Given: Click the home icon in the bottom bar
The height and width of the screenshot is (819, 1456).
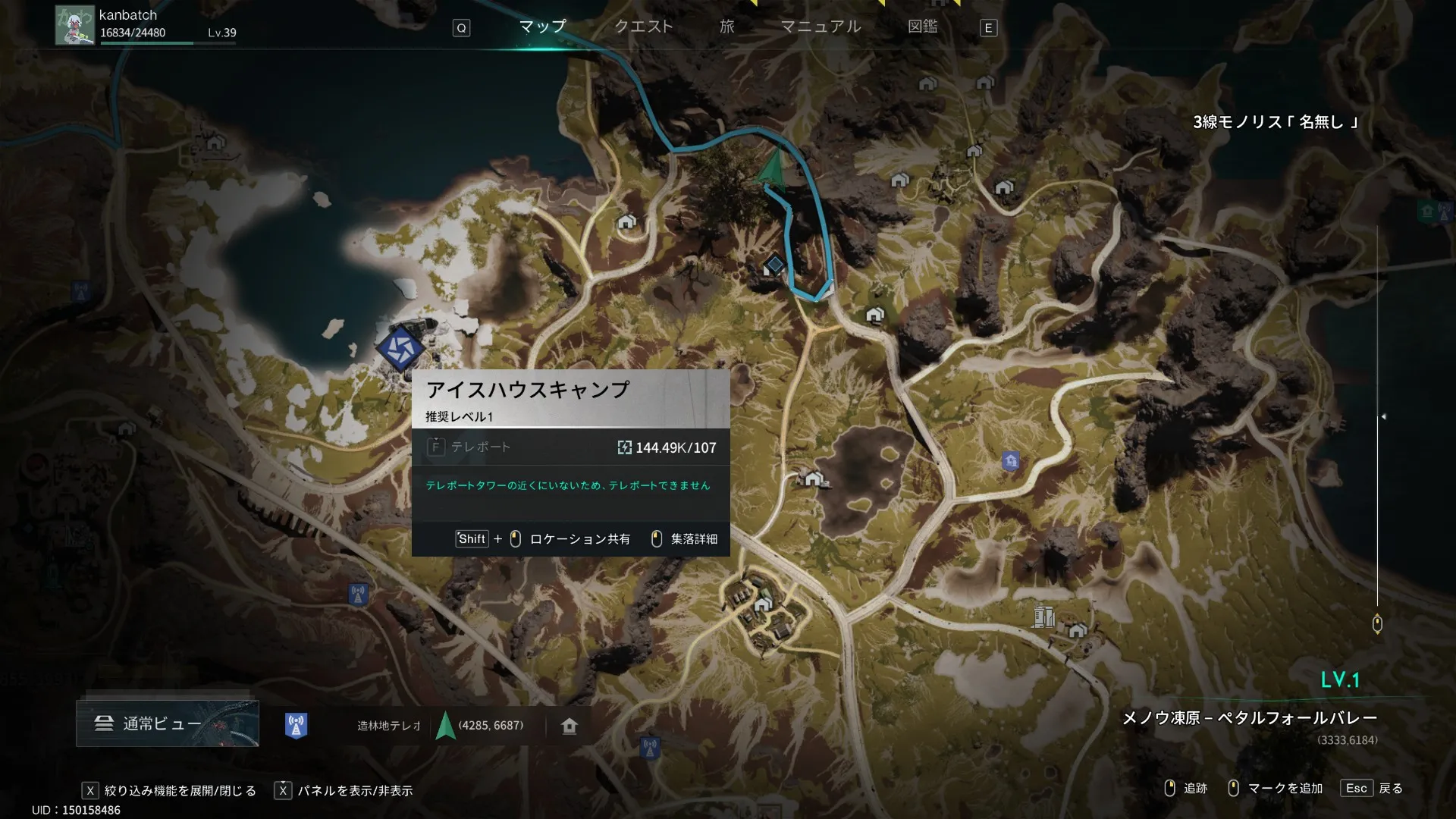Looking at the screenshot, I should click(570, 726).
